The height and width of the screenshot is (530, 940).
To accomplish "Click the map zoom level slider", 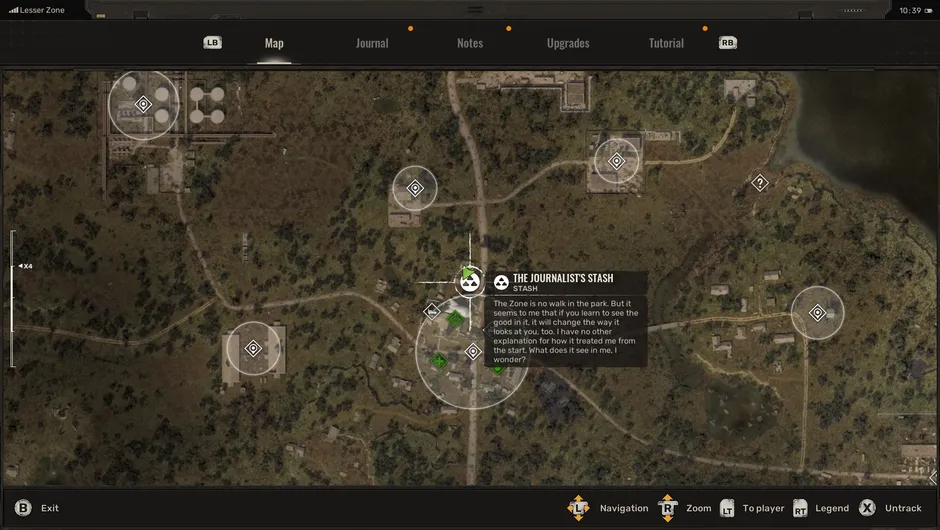I will (13, 298).
